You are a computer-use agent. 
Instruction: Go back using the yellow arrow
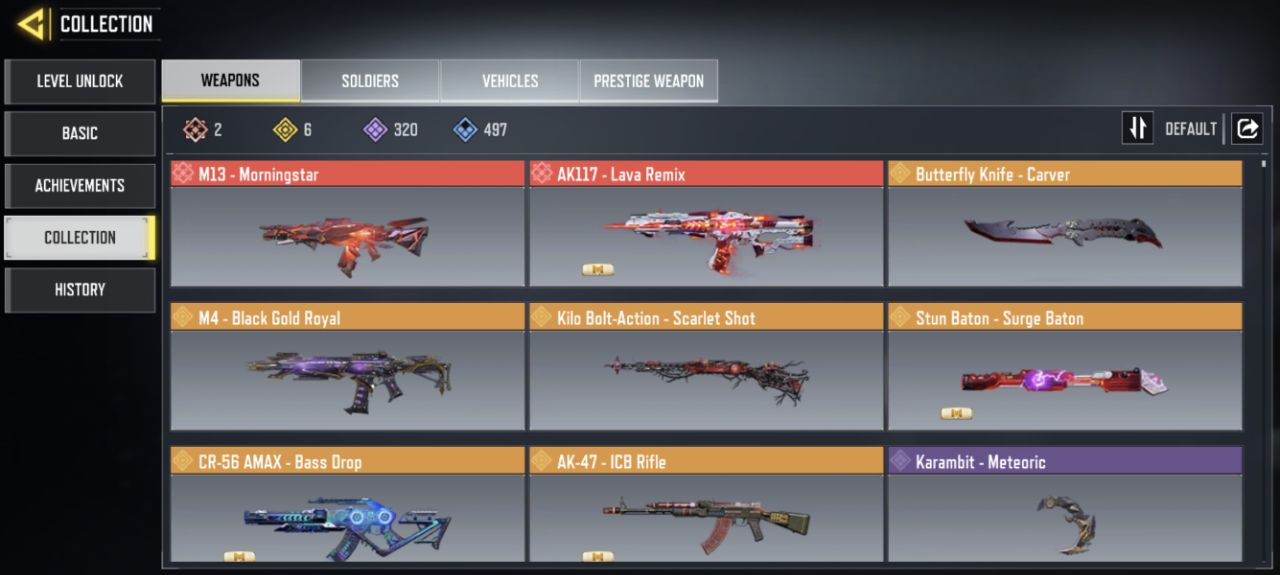(x=32, y=24)
